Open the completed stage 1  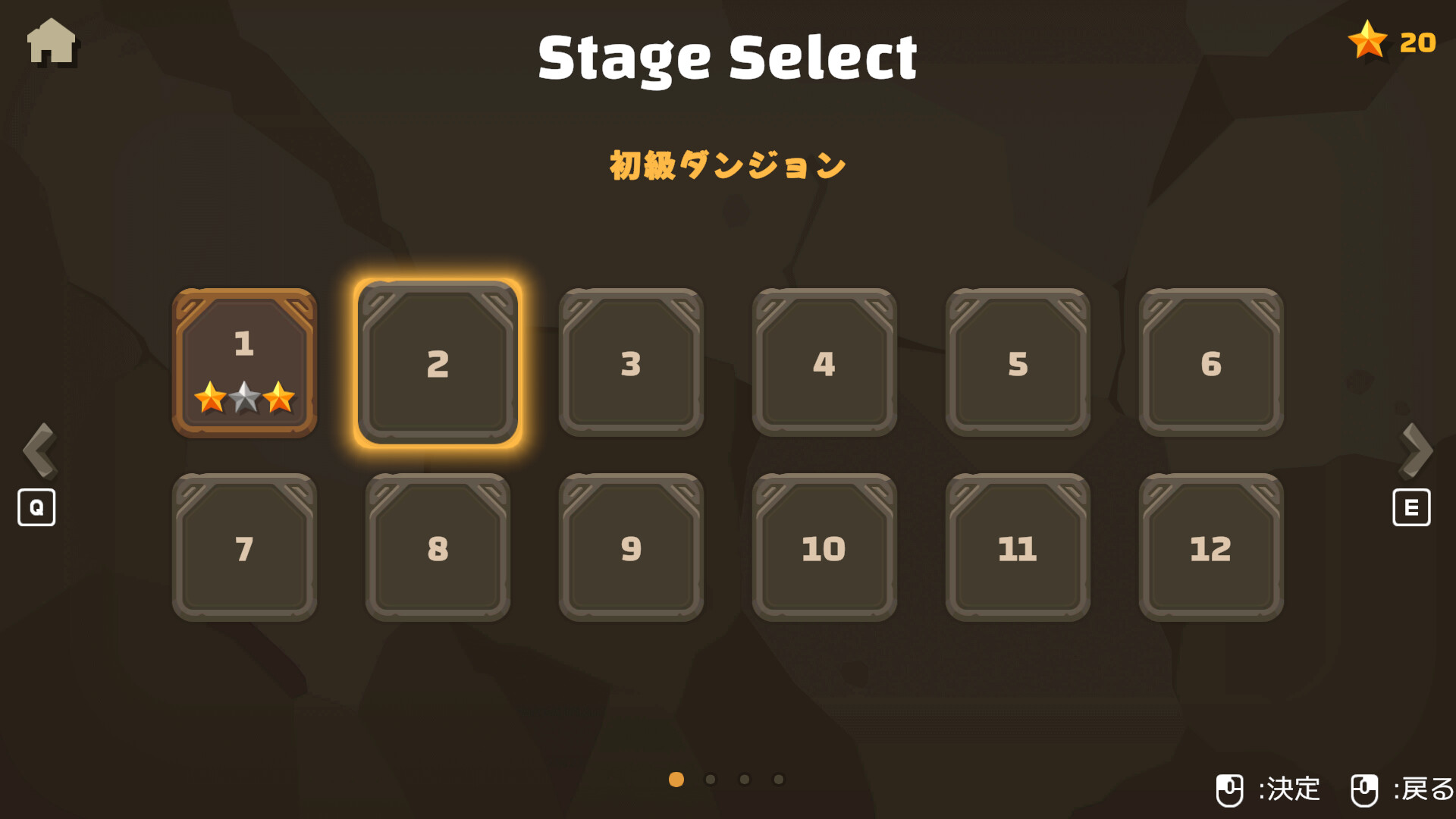pyautogui.click(x=244, y=362)
